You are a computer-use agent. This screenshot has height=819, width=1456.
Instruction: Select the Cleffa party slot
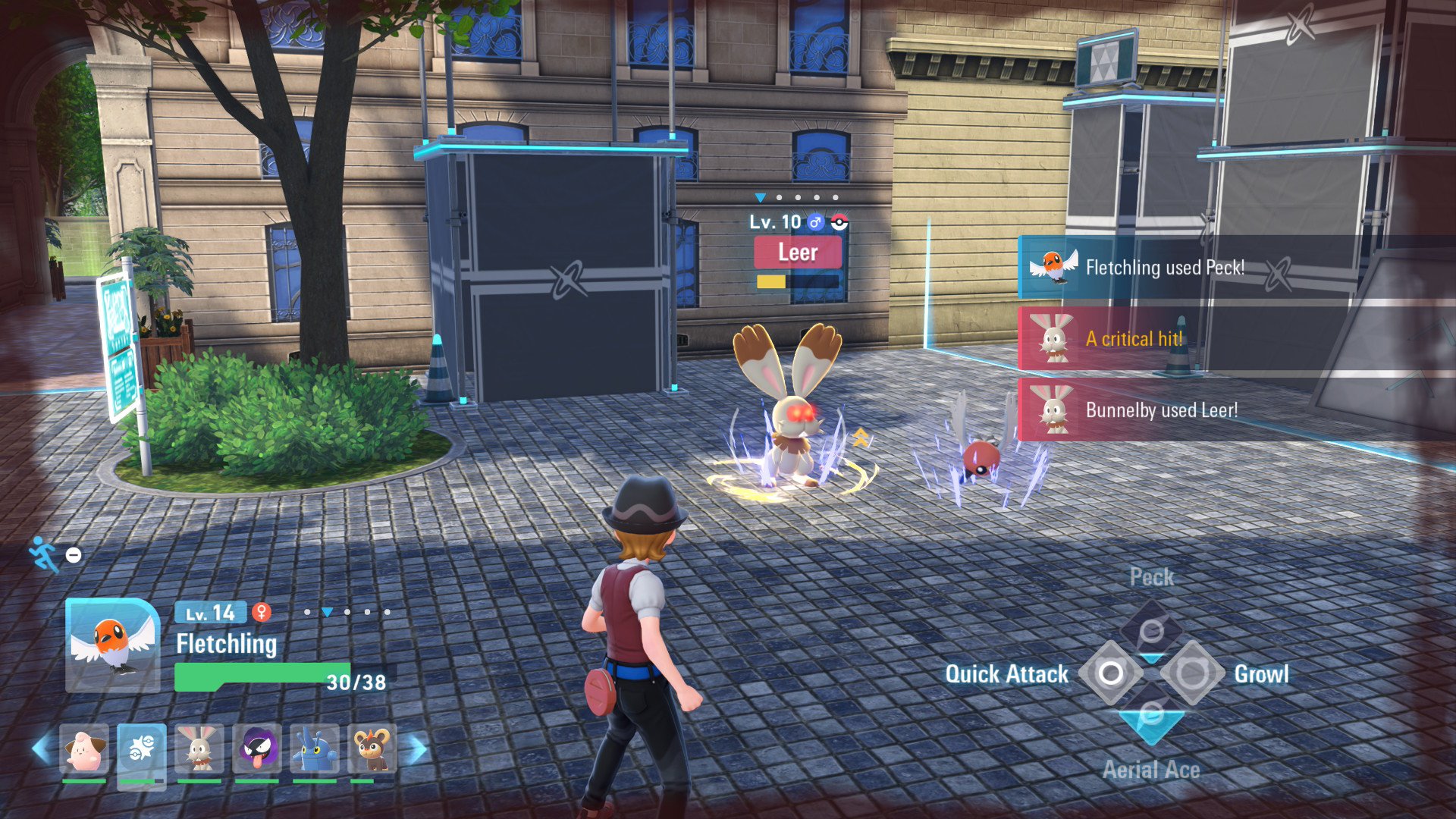pyautogui.click(x=83, y=748)
